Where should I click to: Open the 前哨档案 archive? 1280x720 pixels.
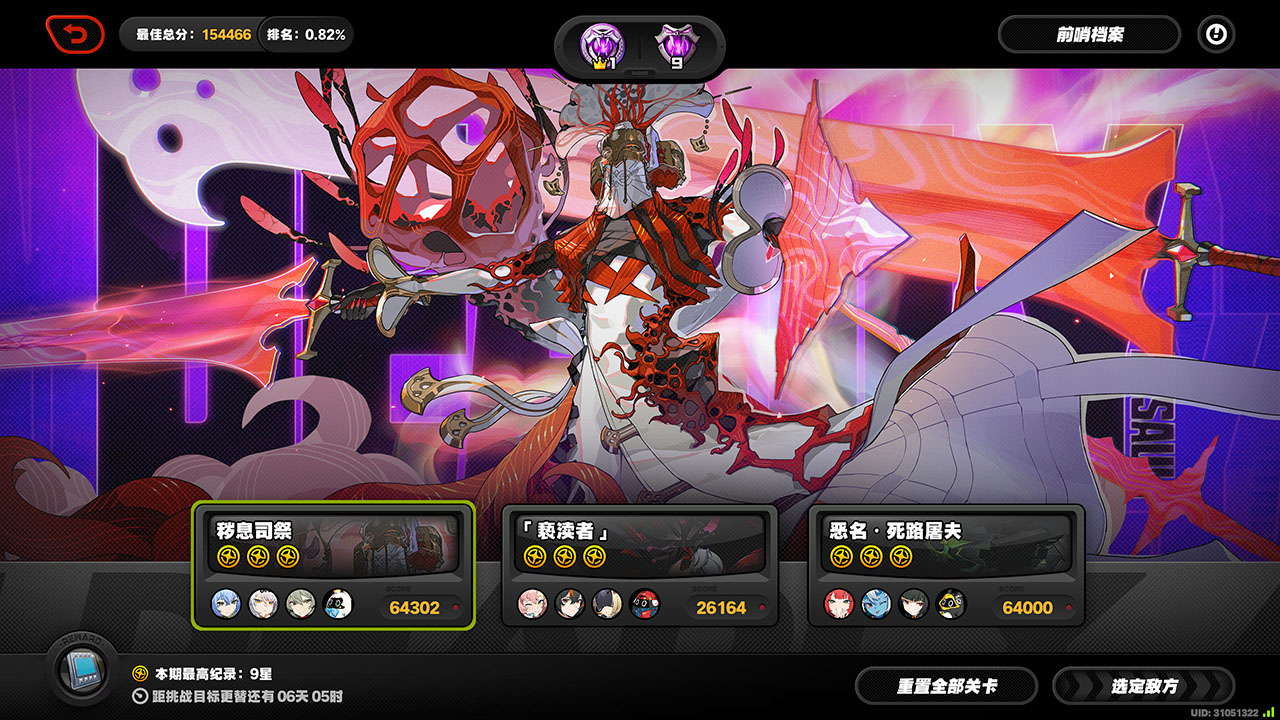coord(1089,35)
